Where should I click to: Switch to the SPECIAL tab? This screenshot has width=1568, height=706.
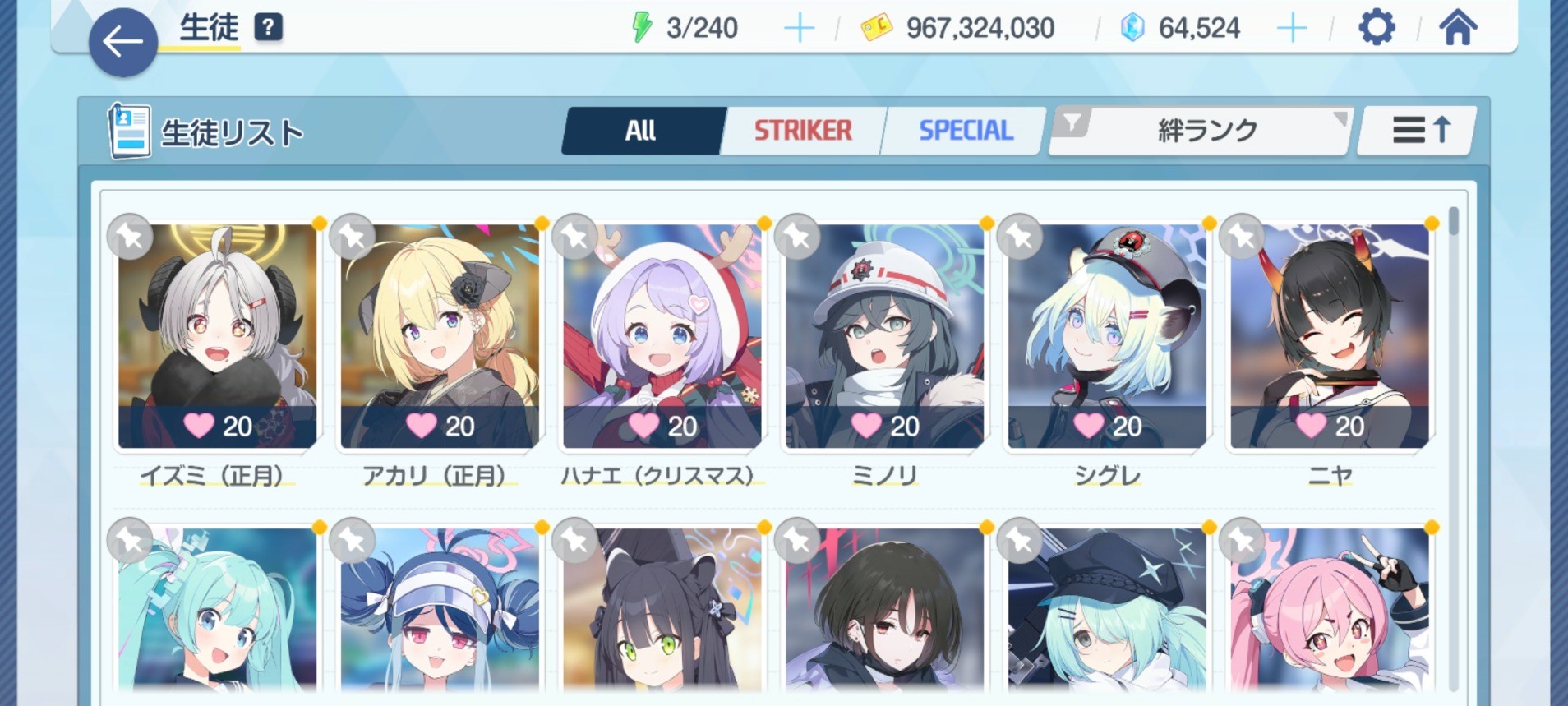(966, 131)
